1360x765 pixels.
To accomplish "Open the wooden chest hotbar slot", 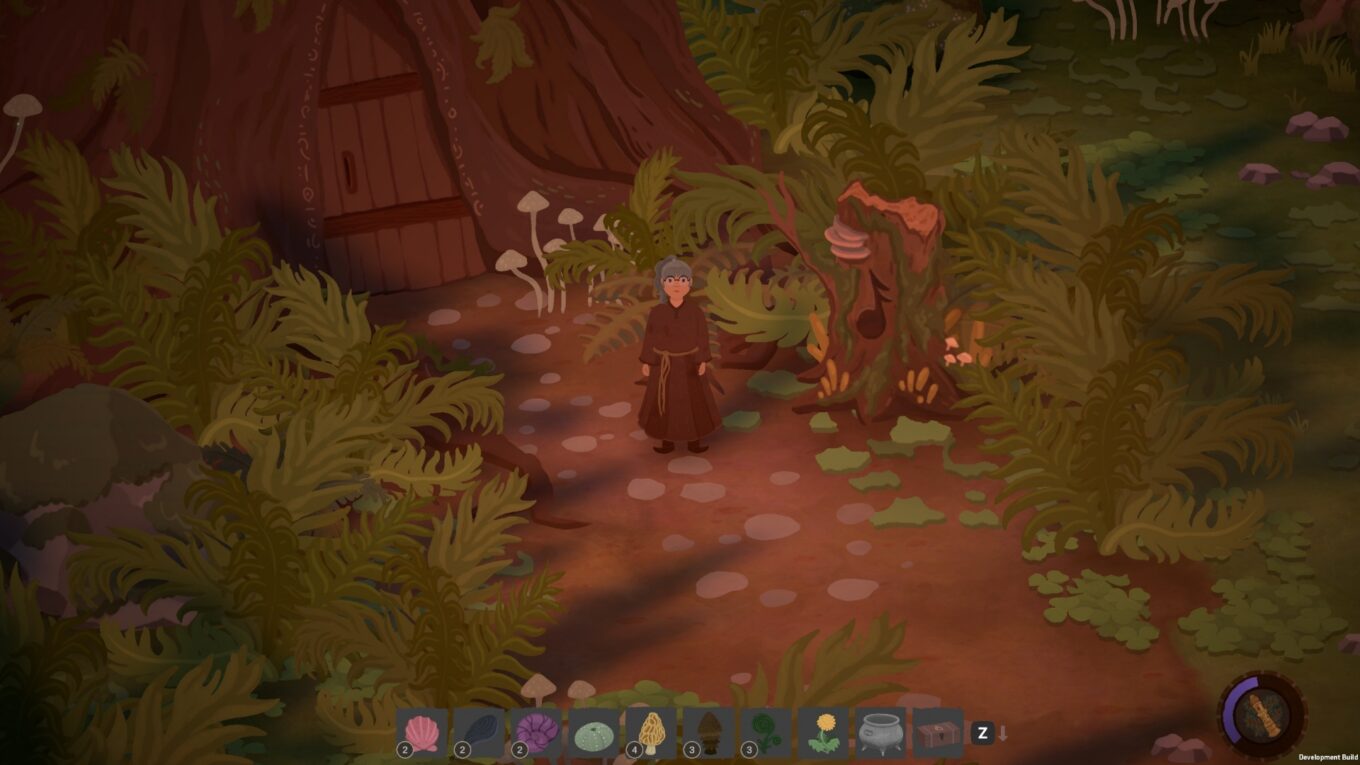I will (x=938, y=733).
